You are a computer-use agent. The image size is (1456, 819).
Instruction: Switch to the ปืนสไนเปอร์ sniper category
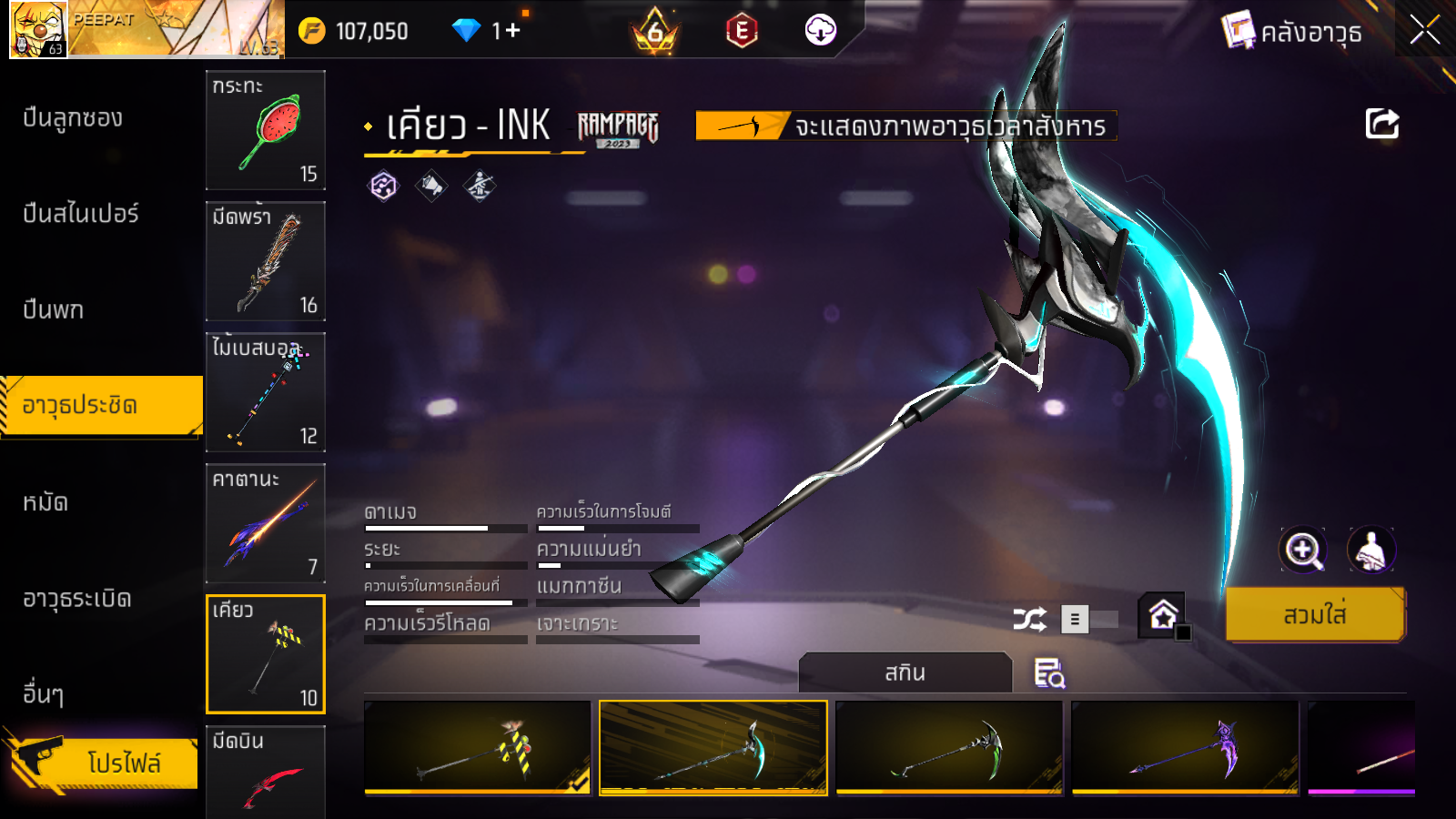point(81,214)
